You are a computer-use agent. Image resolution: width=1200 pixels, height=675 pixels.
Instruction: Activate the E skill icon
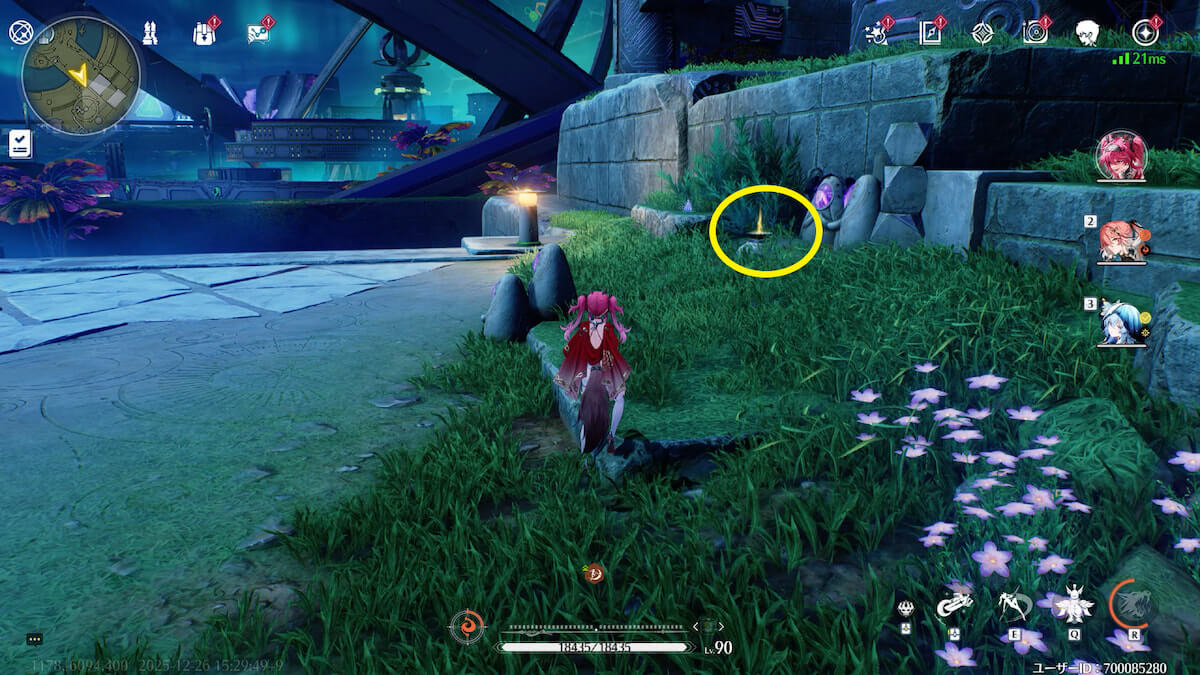[x=1014, y=605]
